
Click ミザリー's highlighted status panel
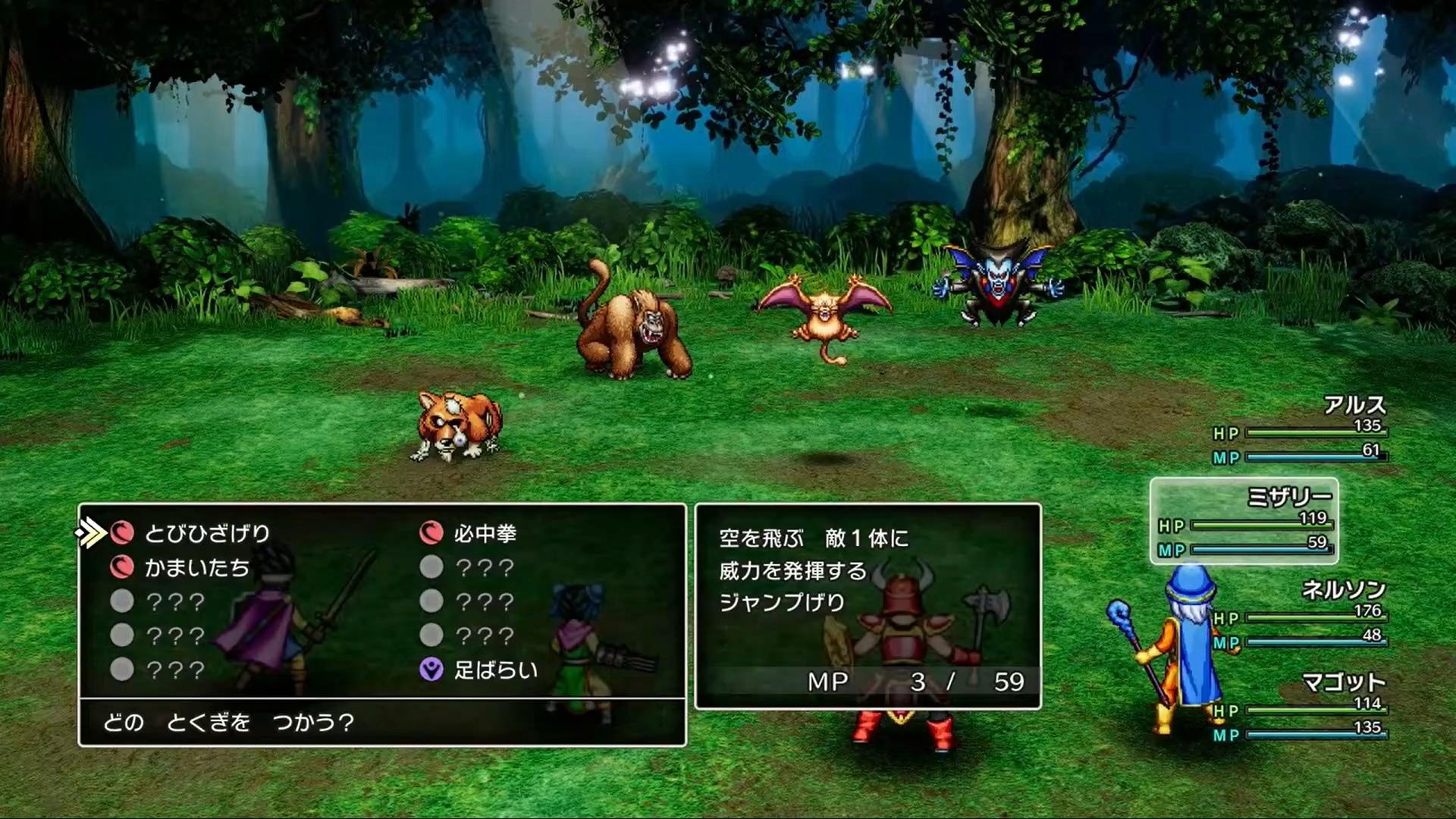(1244, 522)
